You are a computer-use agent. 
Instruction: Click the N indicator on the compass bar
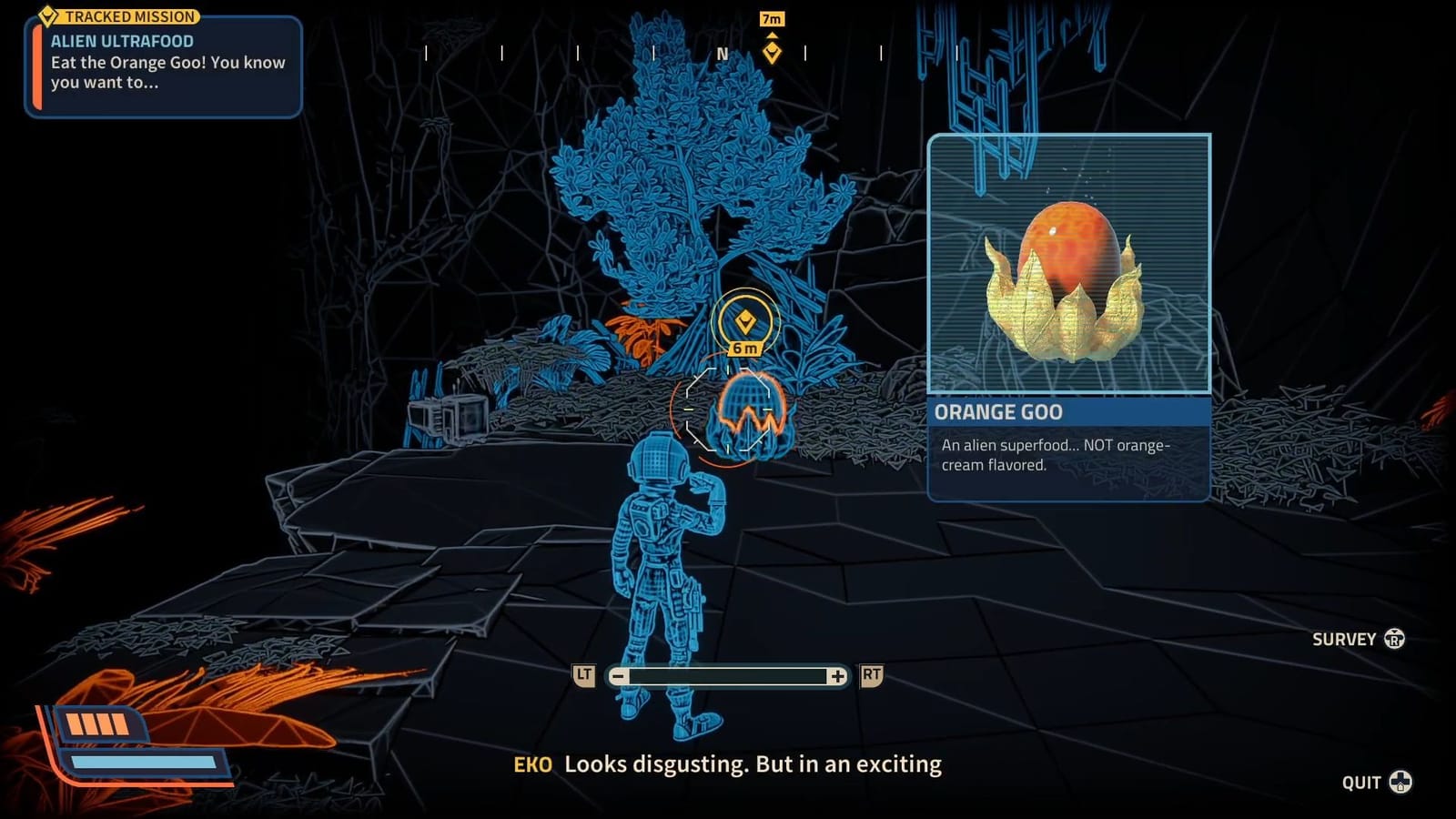pyautogui.click(x=722, y=55)
